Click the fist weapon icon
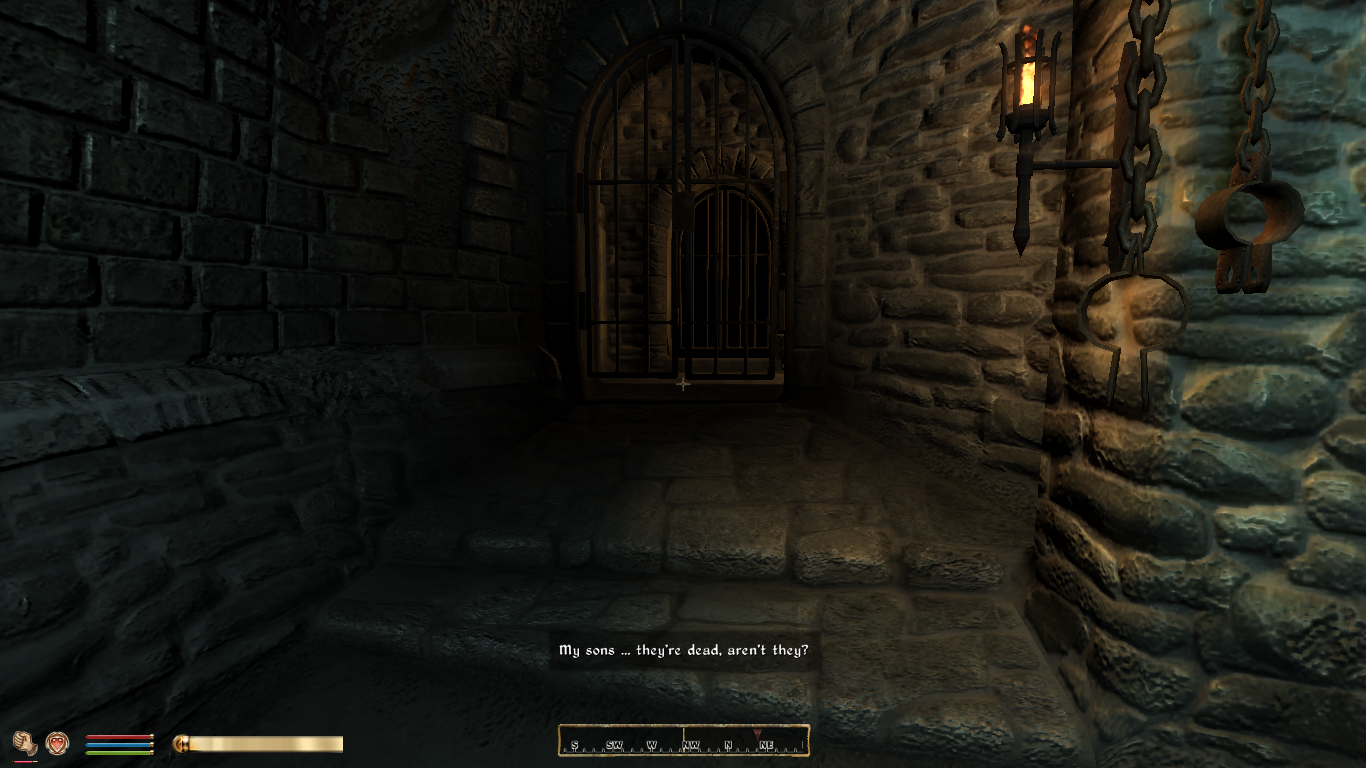 click(25, 743)
